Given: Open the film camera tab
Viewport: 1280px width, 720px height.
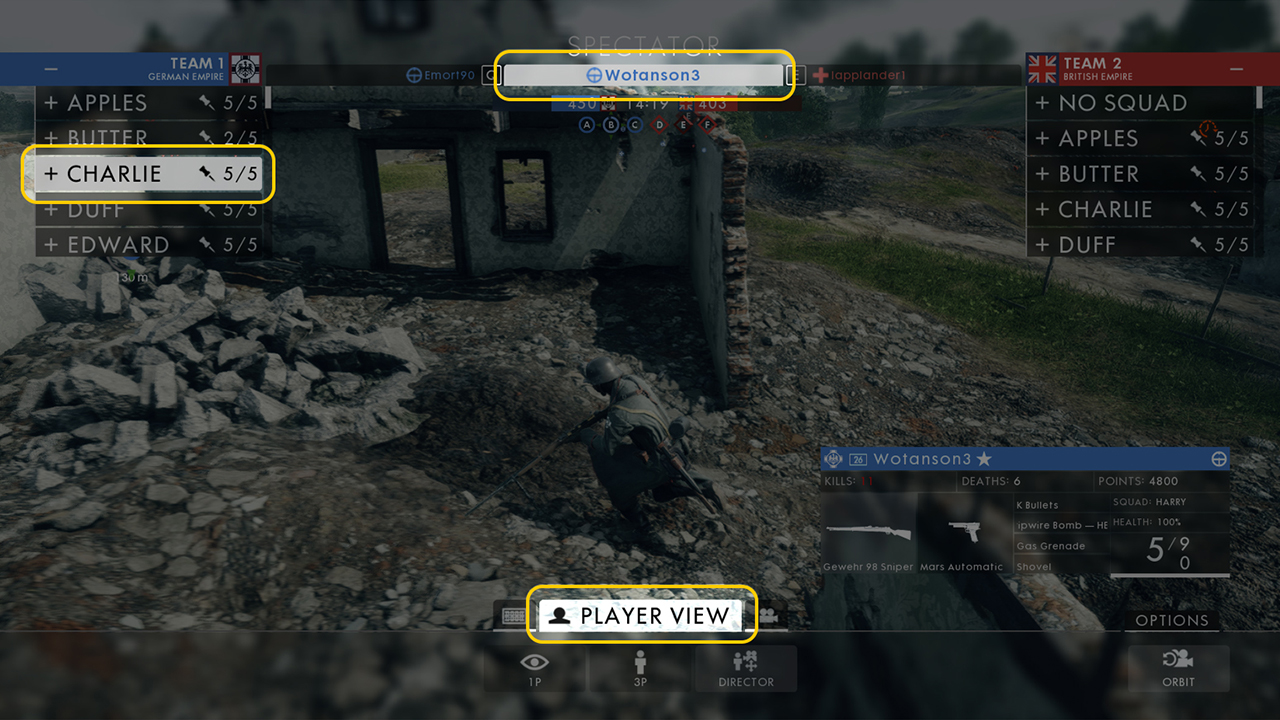Looking at the screenshot, I should click(x=771, y=616).
